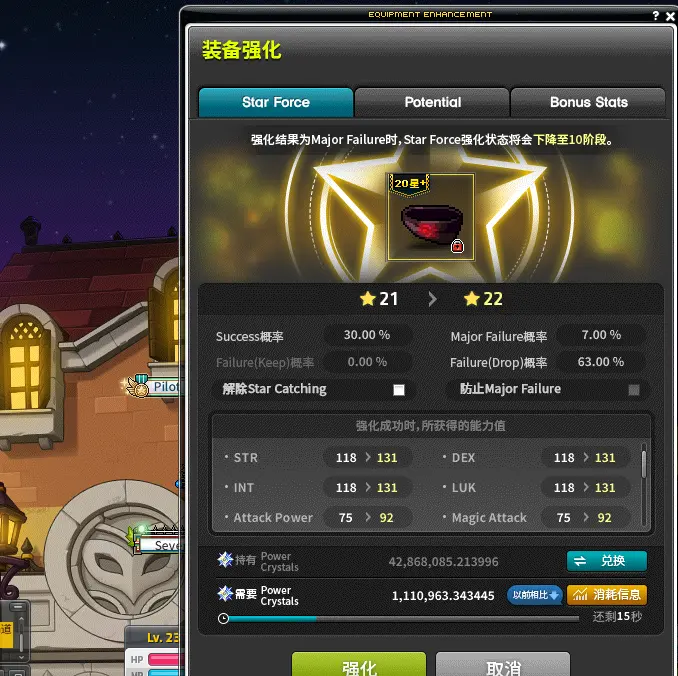
Task: Click the 20-star equipment item slot
Action: (x=430, y=216)
